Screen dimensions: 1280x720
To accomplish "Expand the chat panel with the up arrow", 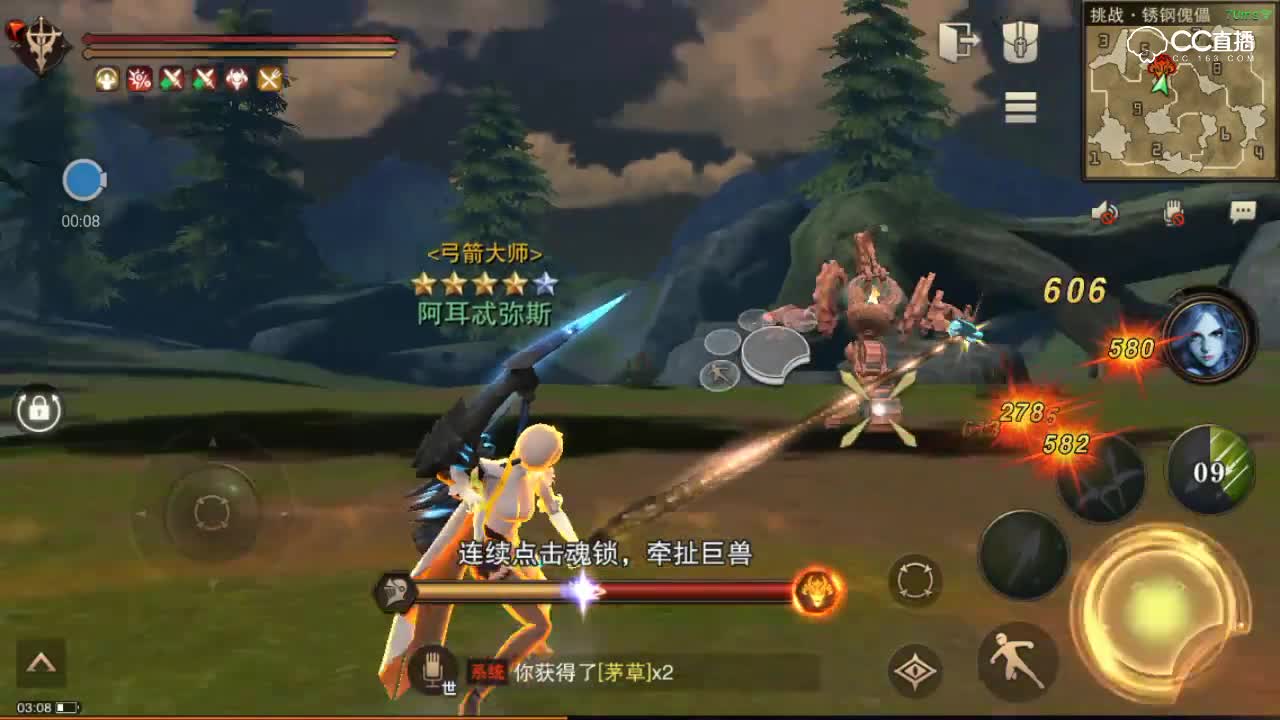I will (42, 661).
